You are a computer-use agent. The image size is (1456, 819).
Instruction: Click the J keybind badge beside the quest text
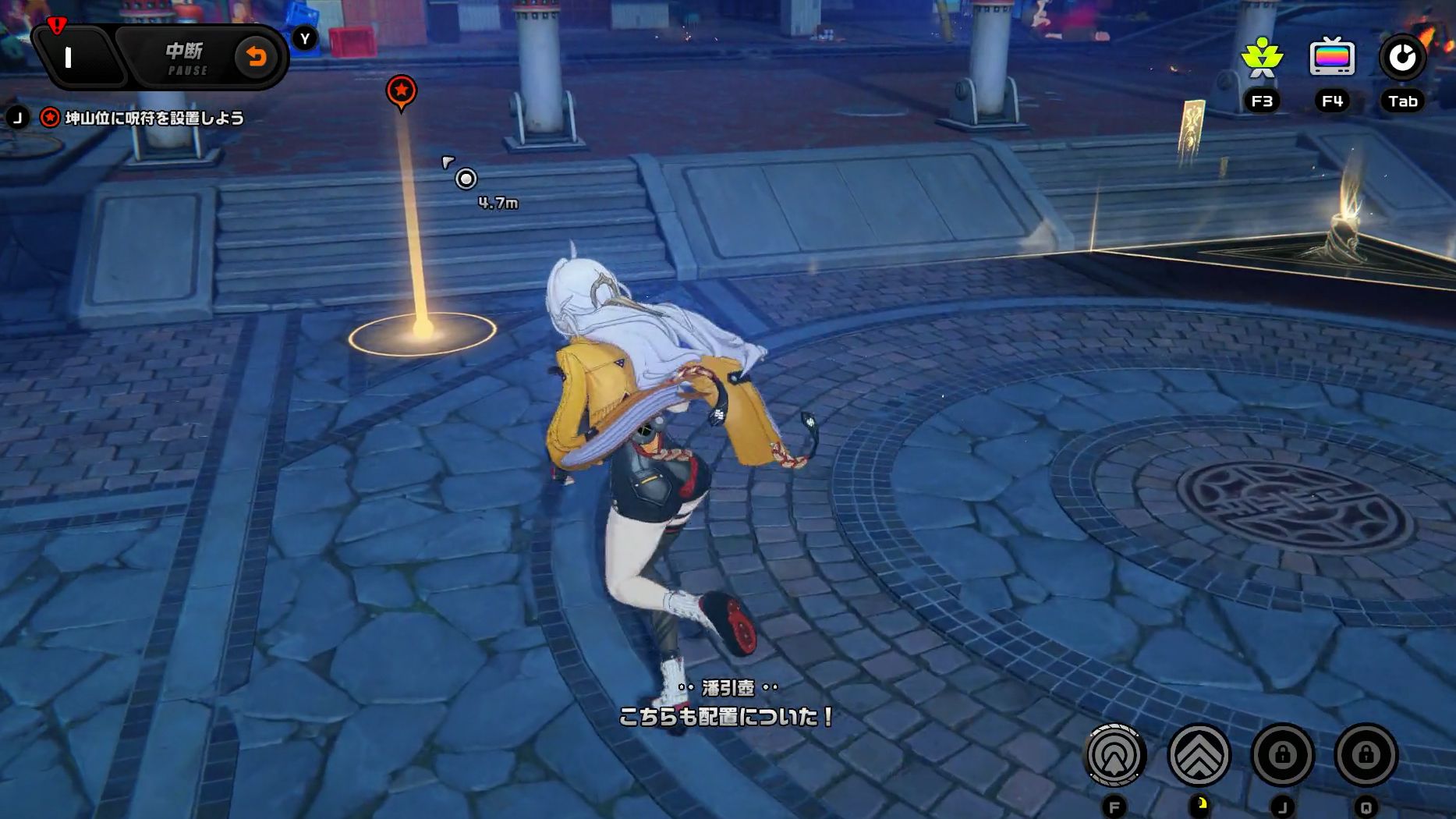[17, 119]
